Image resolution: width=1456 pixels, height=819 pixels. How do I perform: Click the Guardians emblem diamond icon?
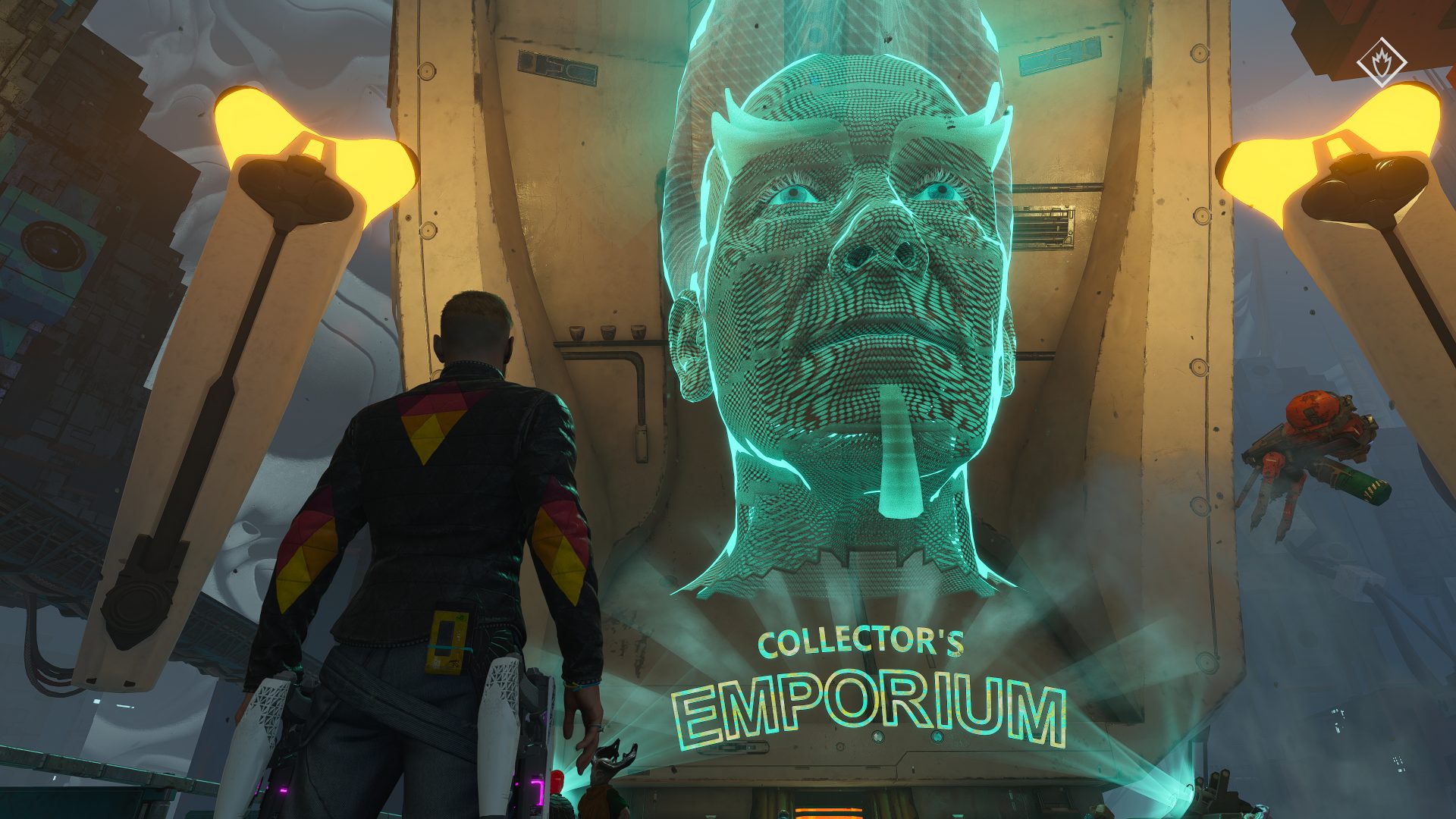(1381, 62)
